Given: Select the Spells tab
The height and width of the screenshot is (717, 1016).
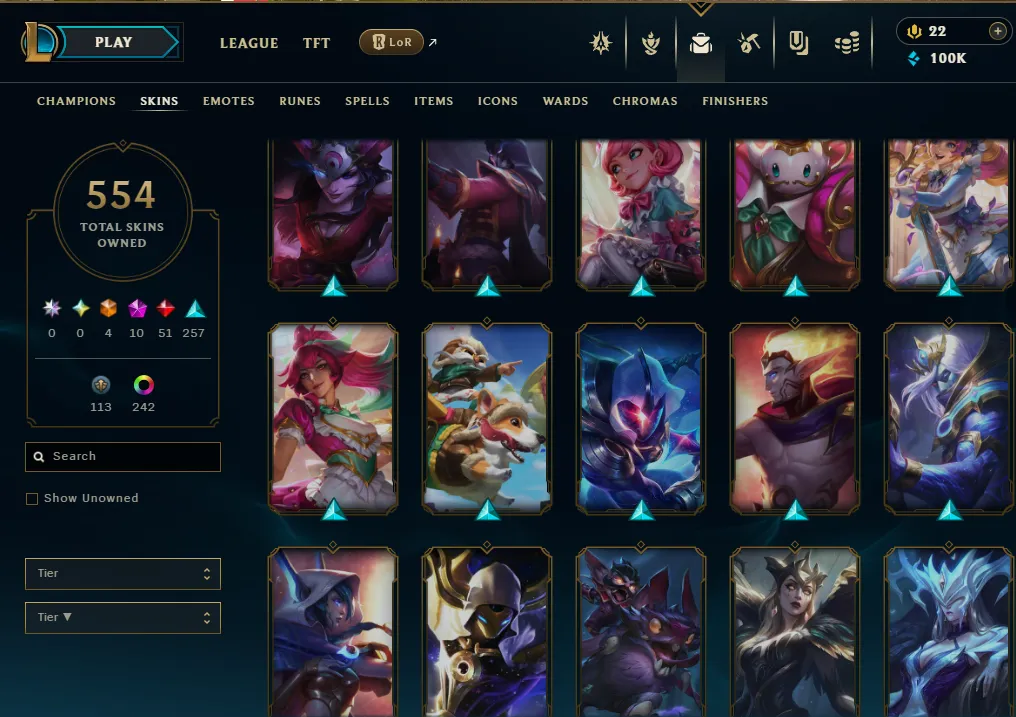Looking at the screenshot, I should [367, 101].
